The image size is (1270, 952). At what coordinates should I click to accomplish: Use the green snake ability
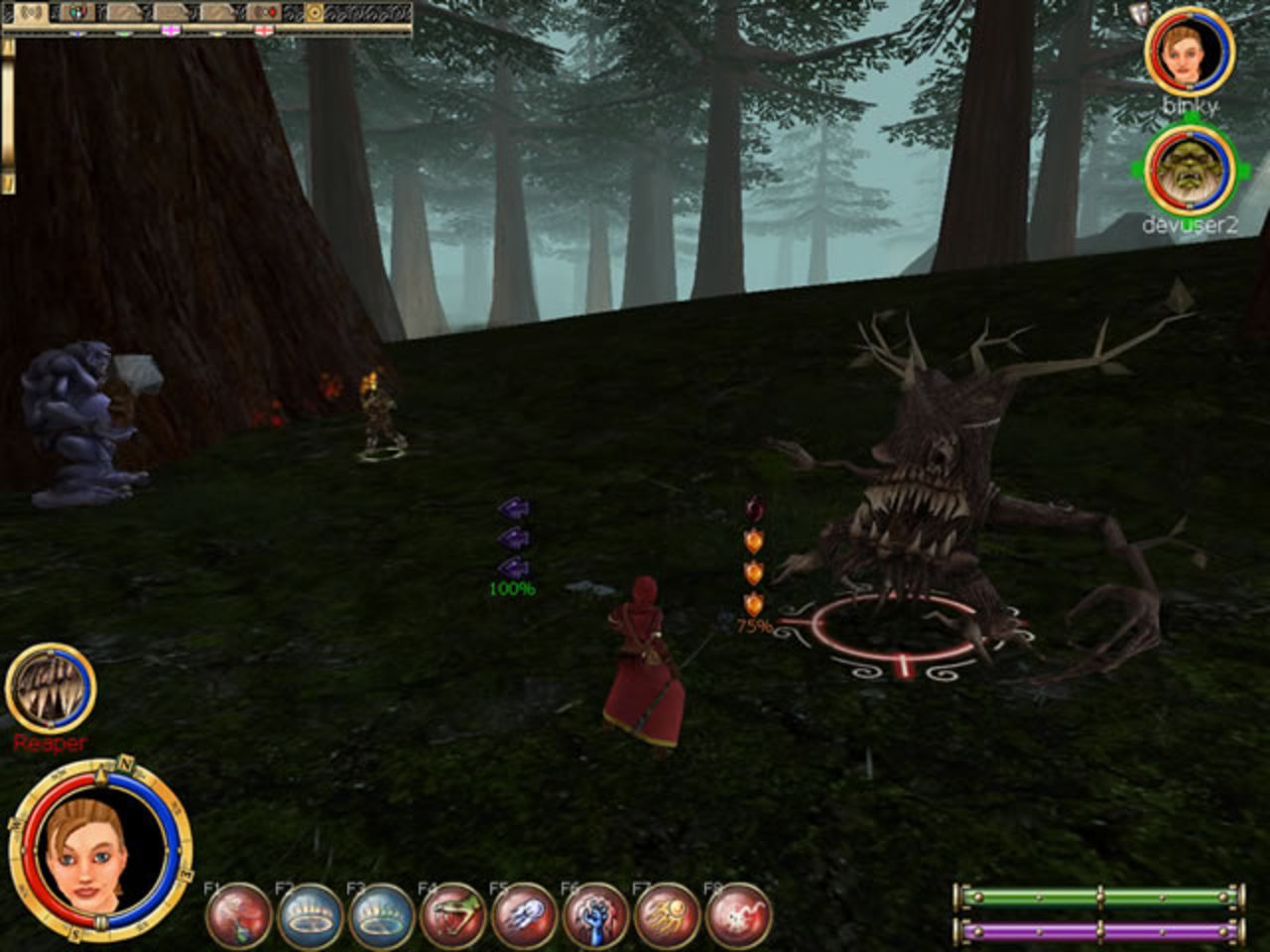[x=453, y=916]
